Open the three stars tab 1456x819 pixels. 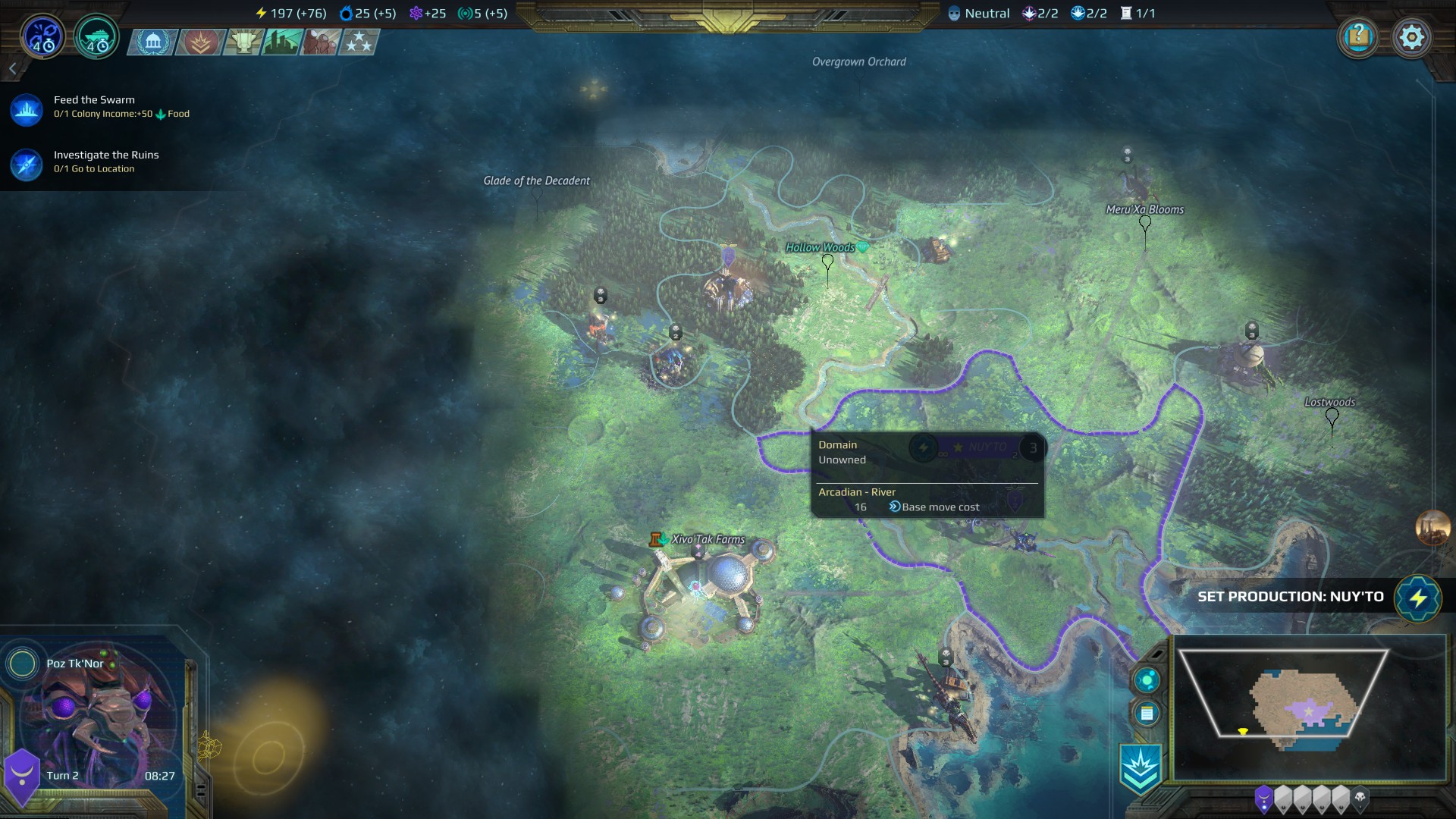pyautogui.click(x=359, y=42)
